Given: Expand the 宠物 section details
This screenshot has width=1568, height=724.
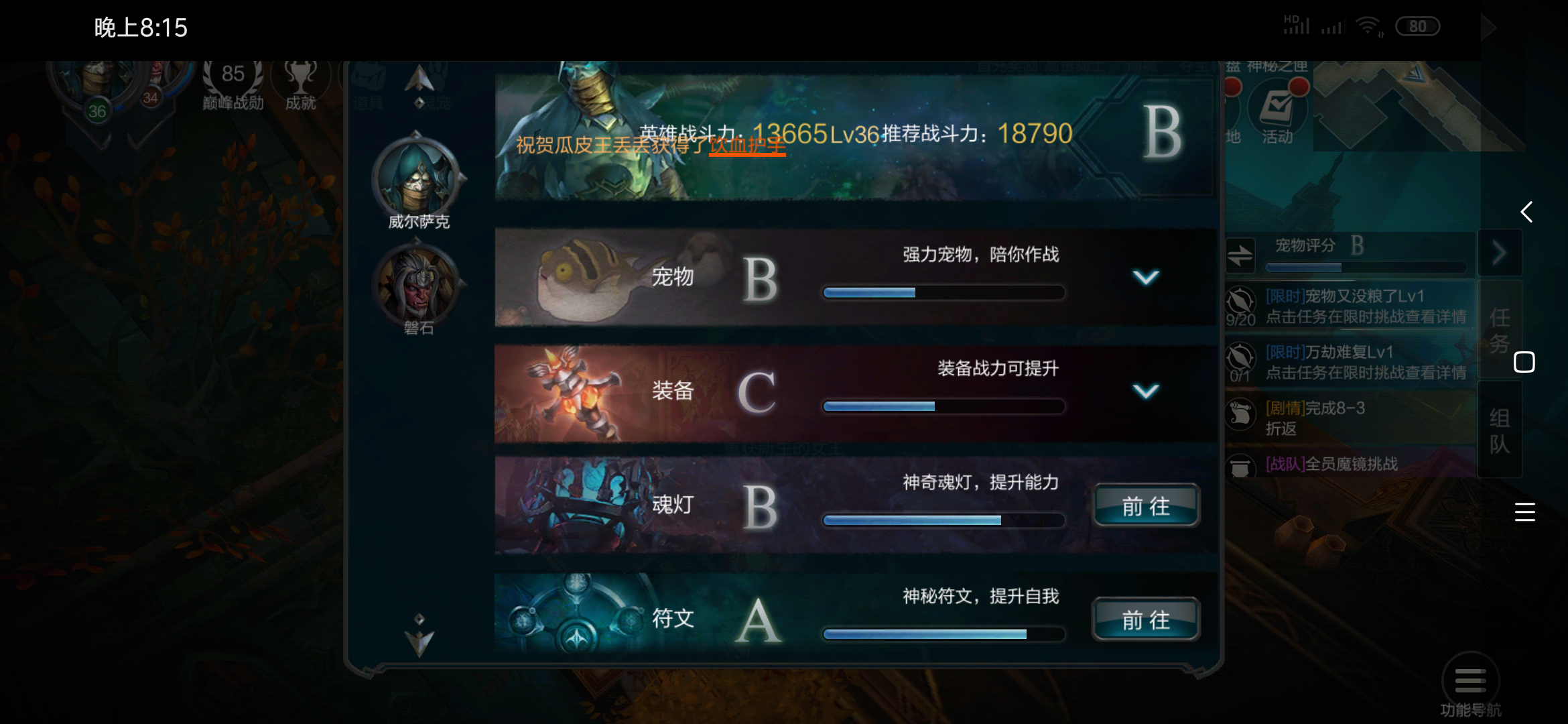Looking at the screenshot, I should click(1145, 278).
